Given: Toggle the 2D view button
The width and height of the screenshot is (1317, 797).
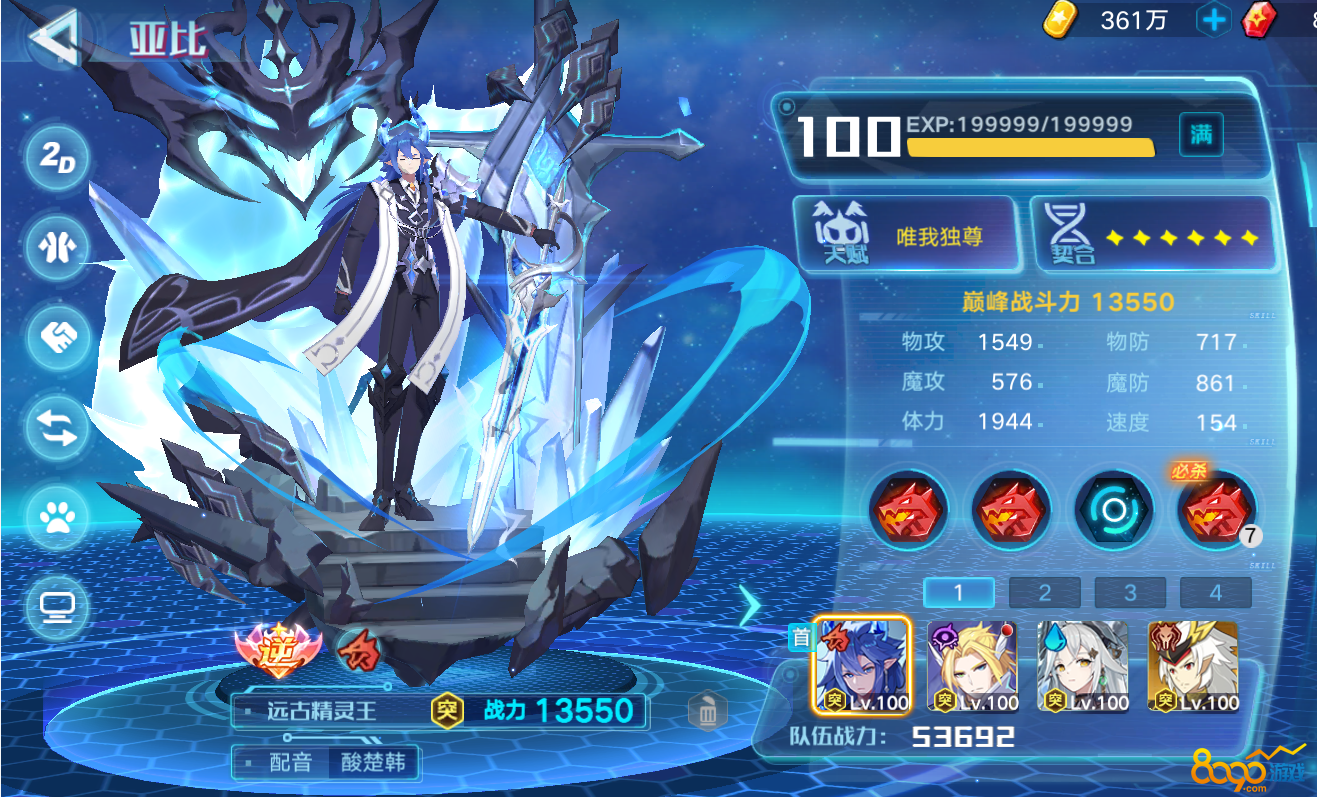Looking at the screenshot, I should coord(58,159).
